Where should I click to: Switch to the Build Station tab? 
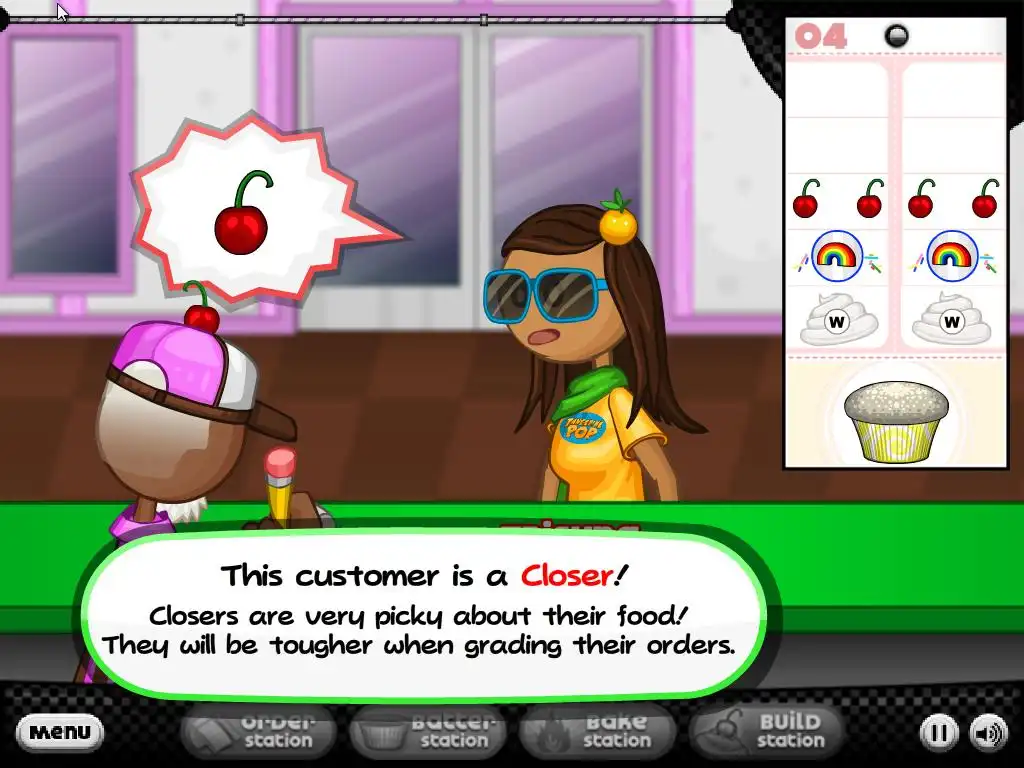click(768, 732)
